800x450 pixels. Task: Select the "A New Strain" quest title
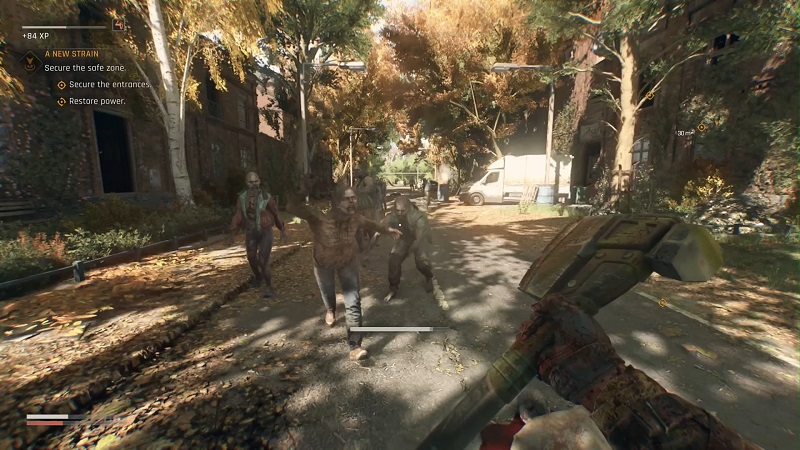[x=70, y=53]
